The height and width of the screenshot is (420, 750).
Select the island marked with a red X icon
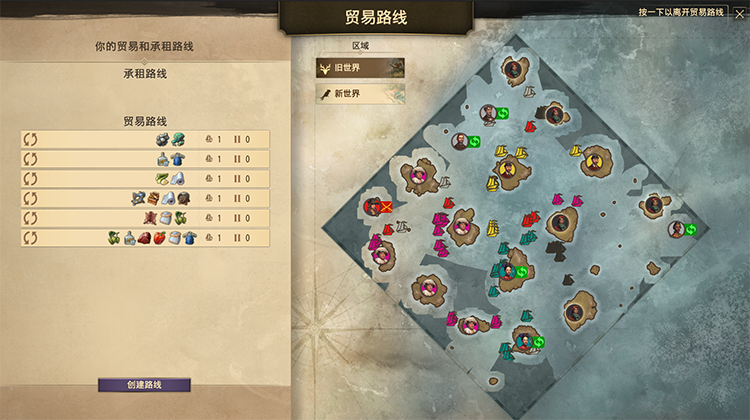(372, 206)
